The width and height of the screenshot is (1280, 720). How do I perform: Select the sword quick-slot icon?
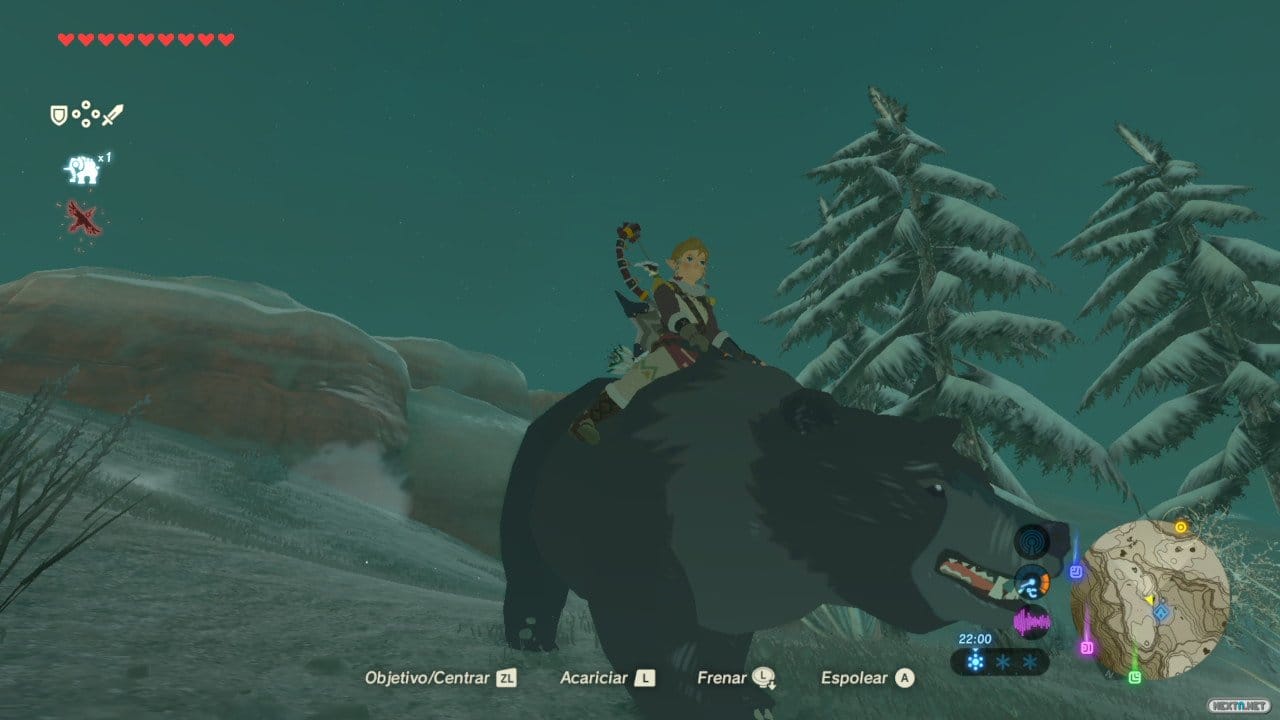[112, 115]
